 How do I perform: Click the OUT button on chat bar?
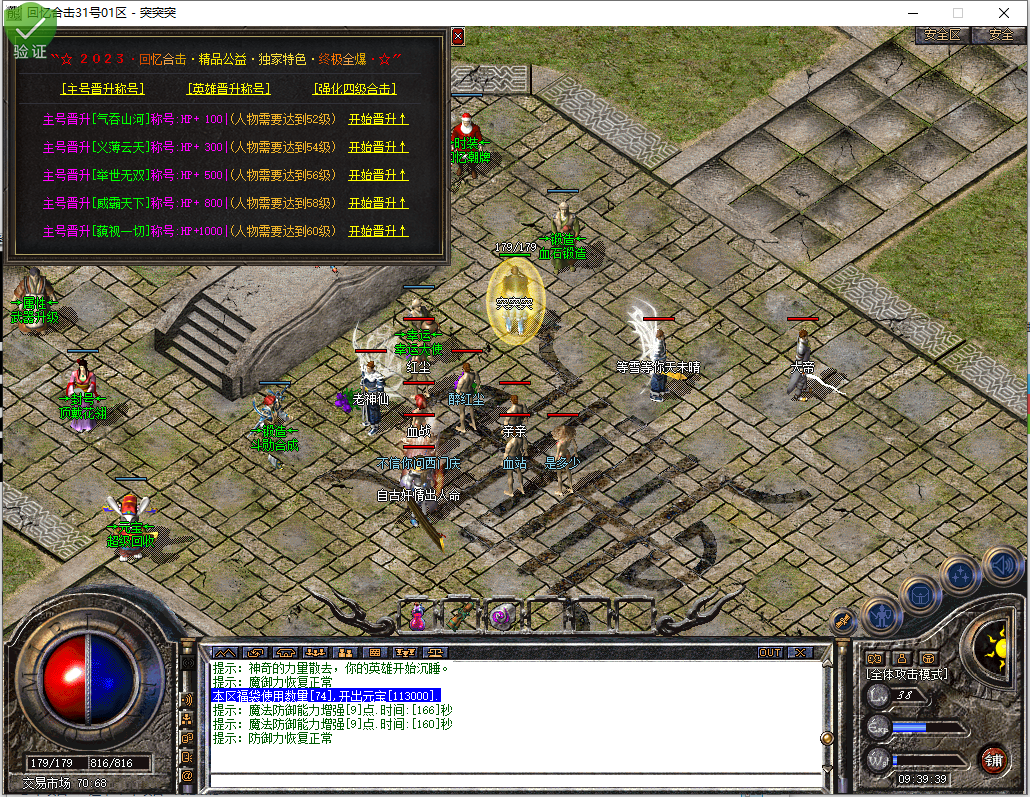769,652
